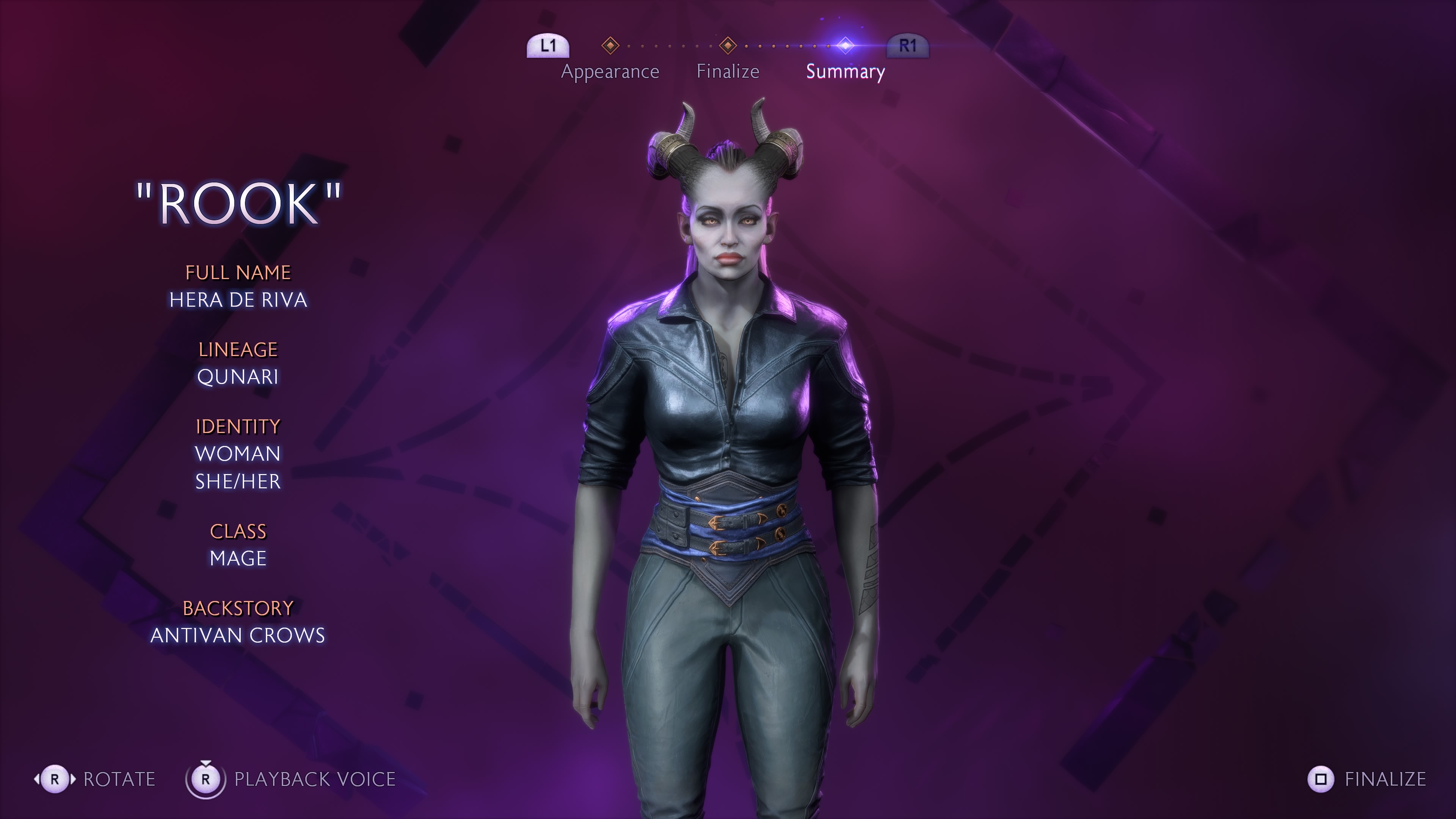Select the Summary tab
1456x819 pixels.
pyautogui.click(x=845, y=71)
